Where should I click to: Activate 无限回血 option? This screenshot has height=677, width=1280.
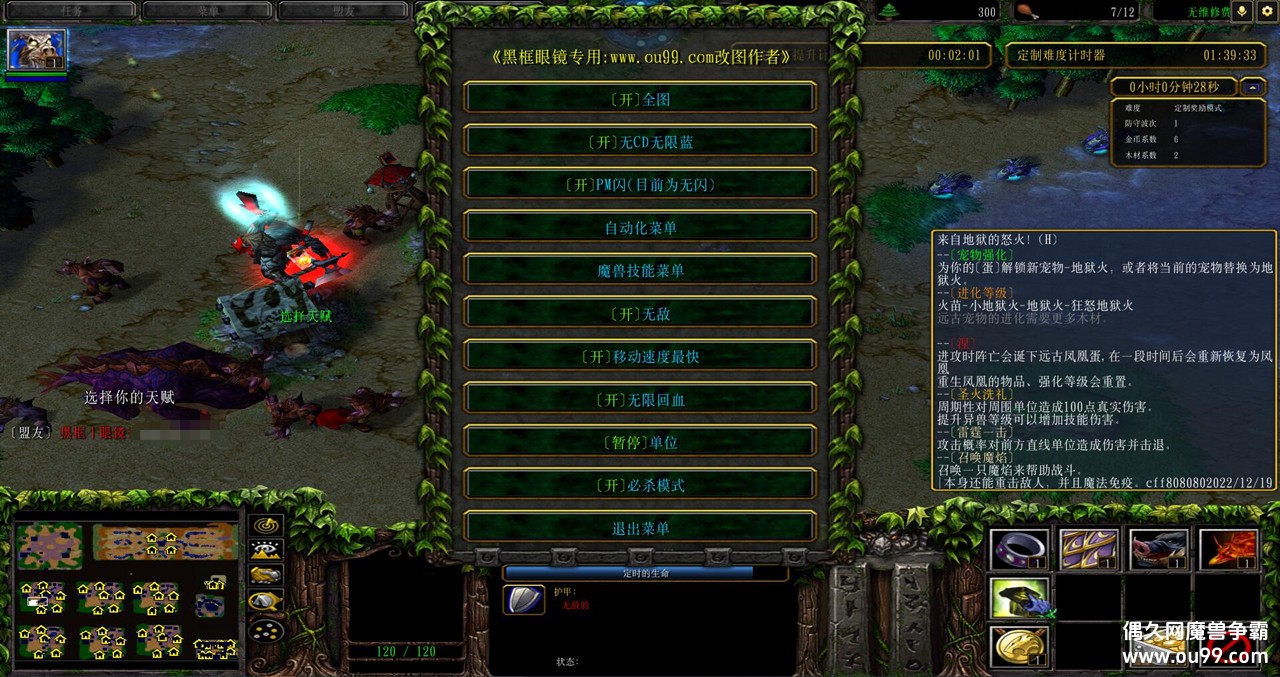click(x=640, y=399)
